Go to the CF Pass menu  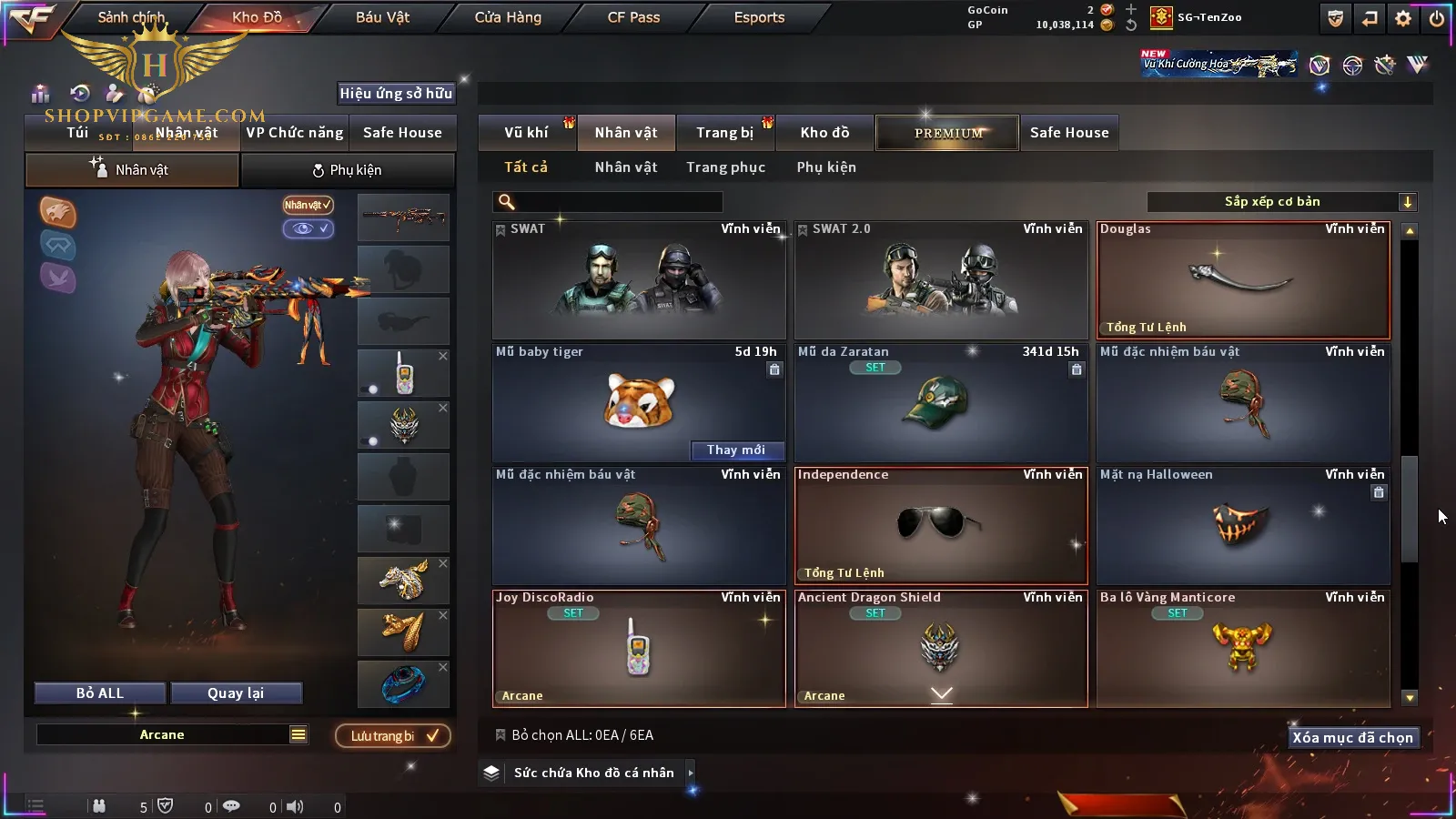(633, 17)
